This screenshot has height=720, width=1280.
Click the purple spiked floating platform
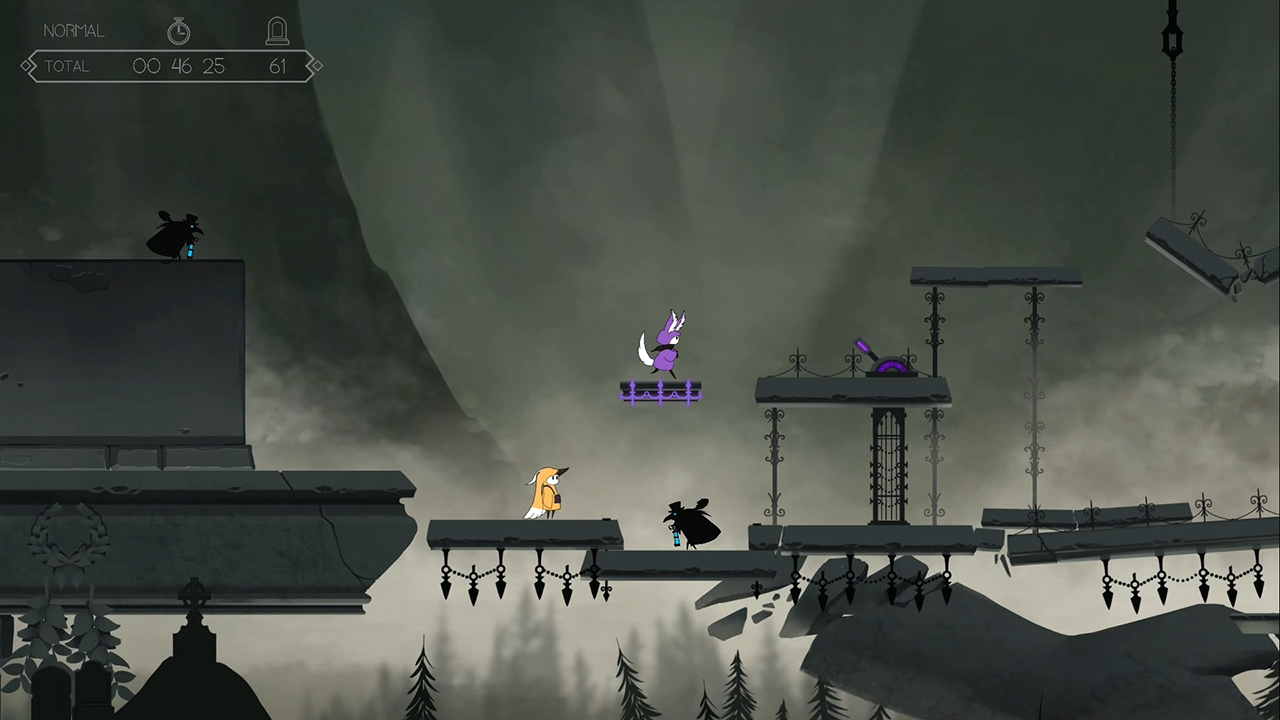pos(662,392)
